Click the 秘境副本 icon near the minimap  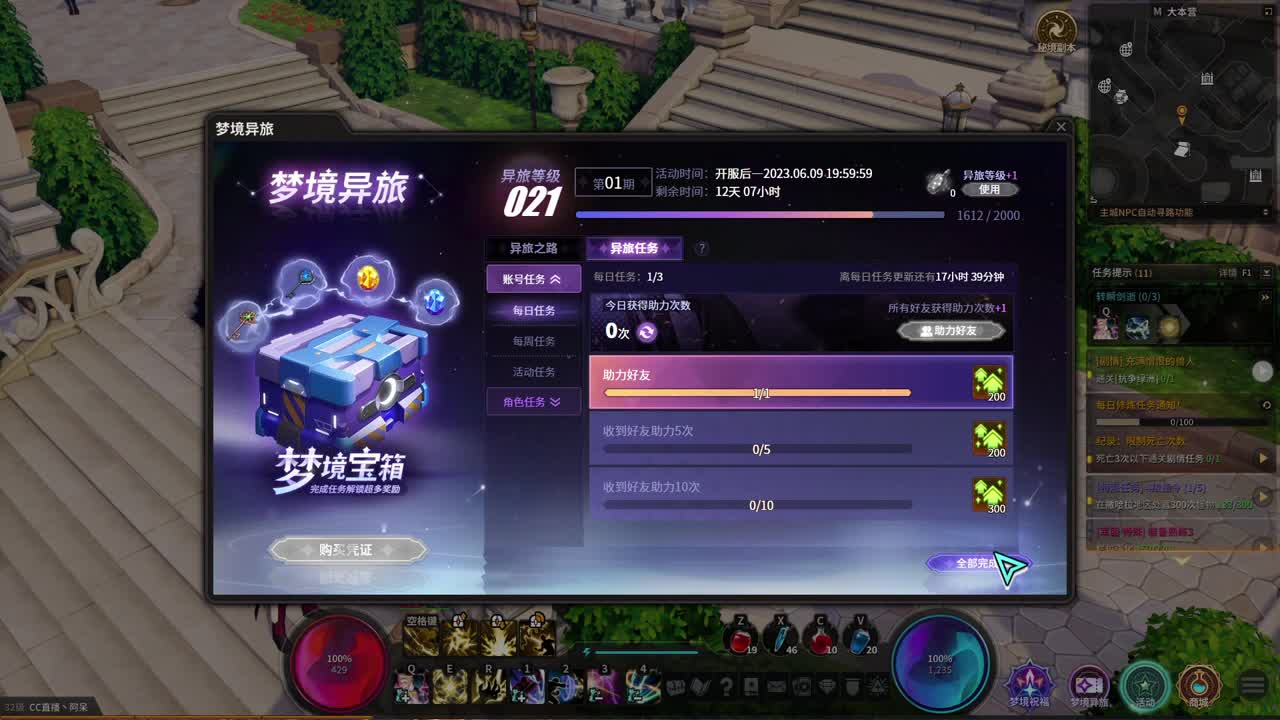pos(1056,26)
